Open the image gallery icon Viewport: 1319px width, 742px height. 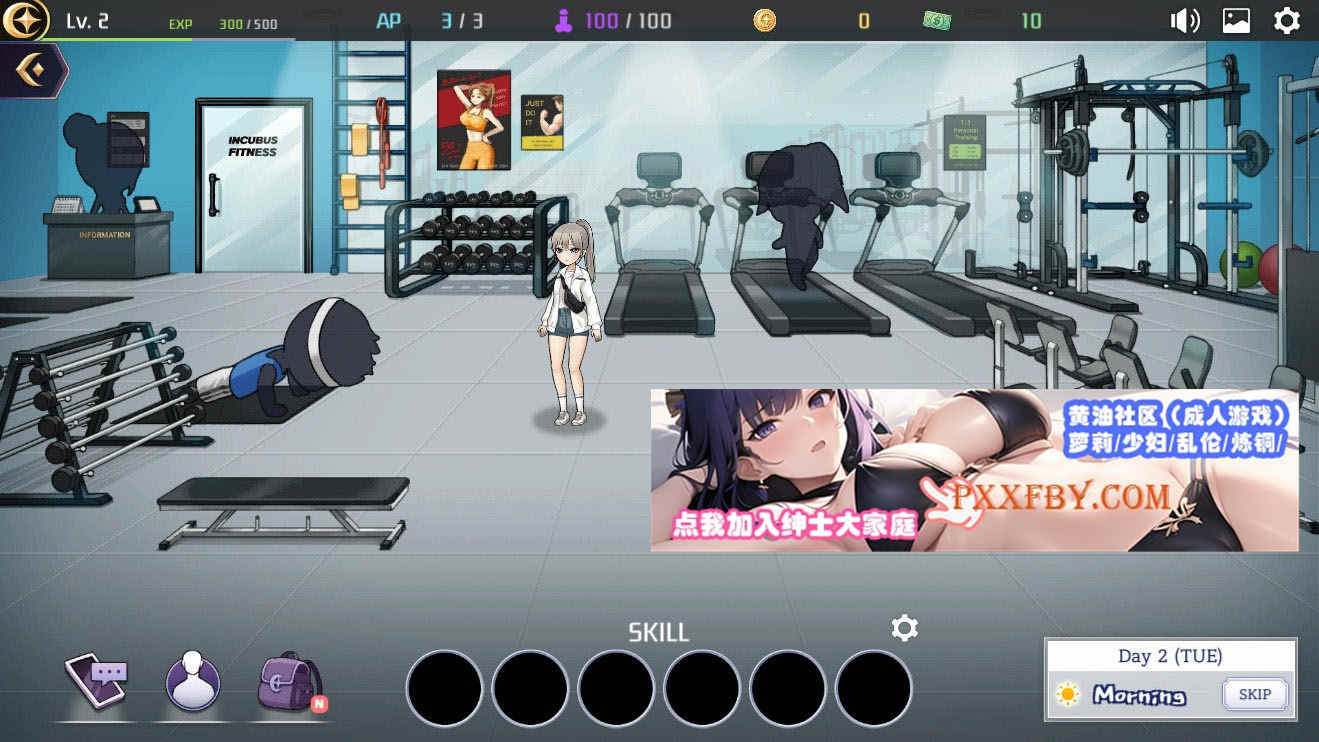click(1236, 20)
